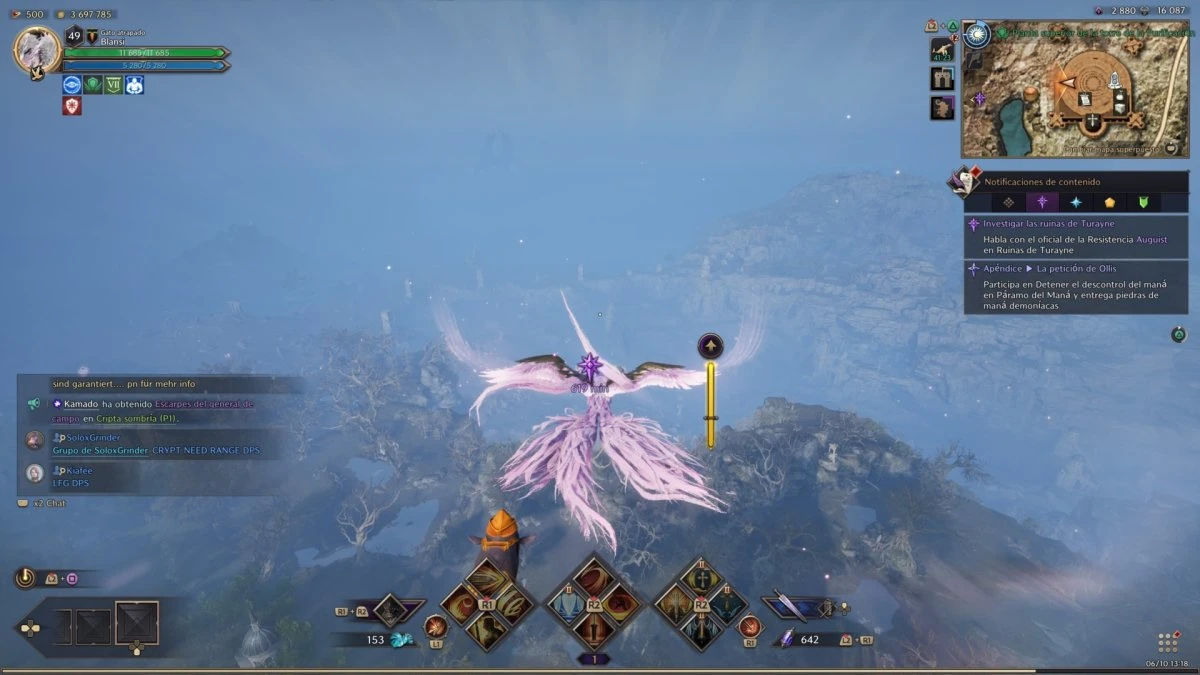This screenshot has height=675, width=1200.
Task: Click the red shield status icon
Action: point(72,106)
